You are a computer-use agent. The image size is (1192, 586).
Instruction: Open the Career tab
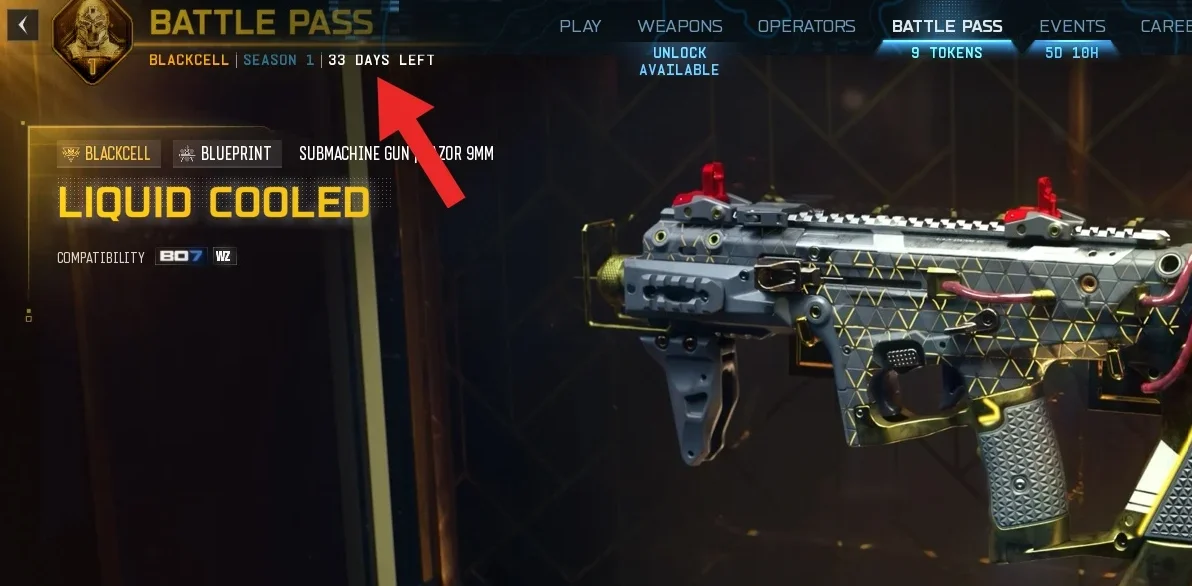coord(1165,27)
